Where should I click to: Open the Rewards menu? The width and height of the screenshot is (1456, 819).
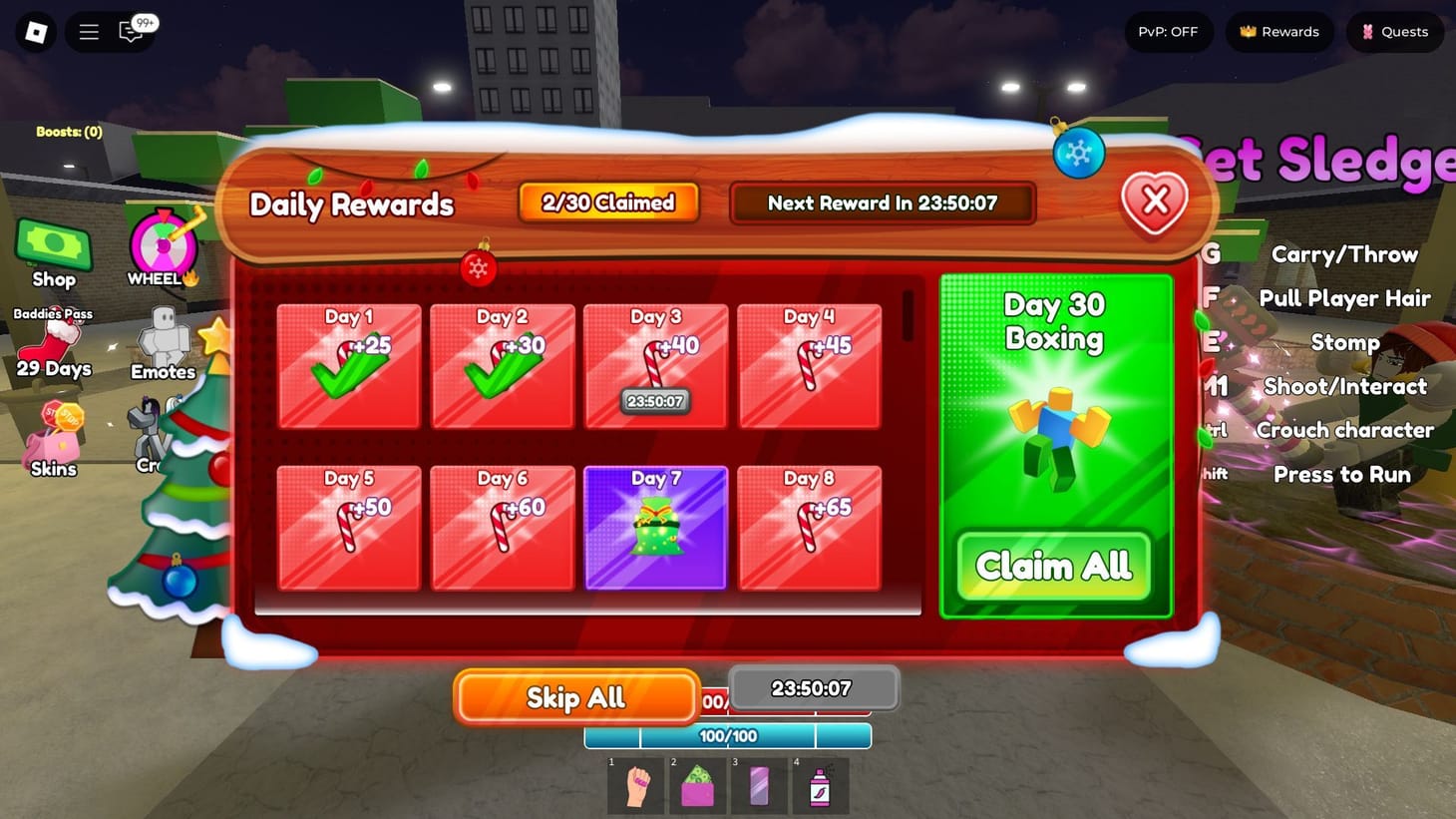coord(1279,31)
